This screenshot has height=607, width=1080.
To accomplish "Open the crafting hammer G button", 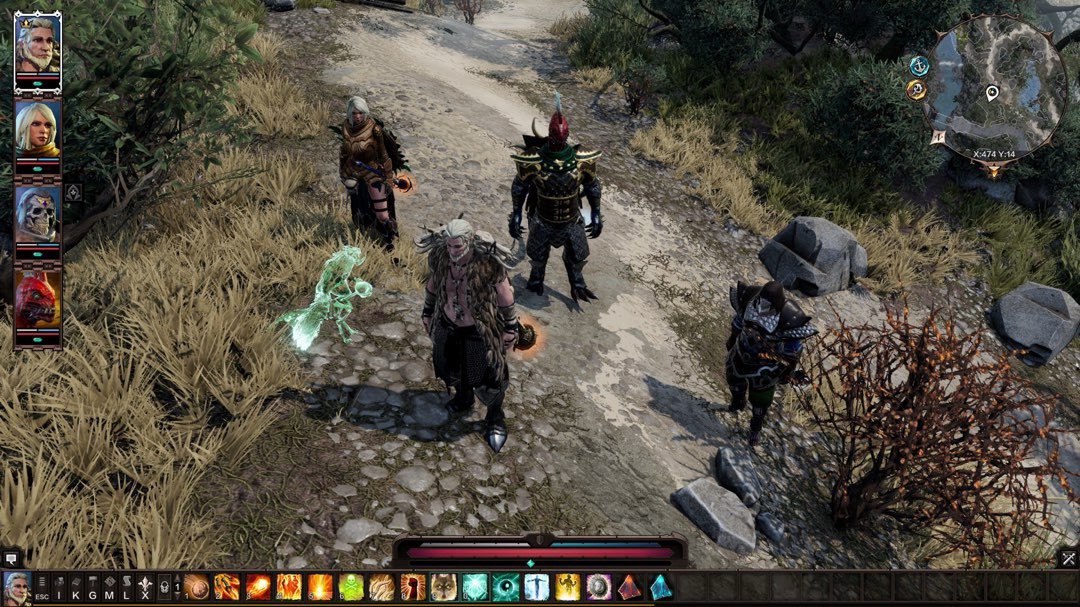I will point(93,587).
